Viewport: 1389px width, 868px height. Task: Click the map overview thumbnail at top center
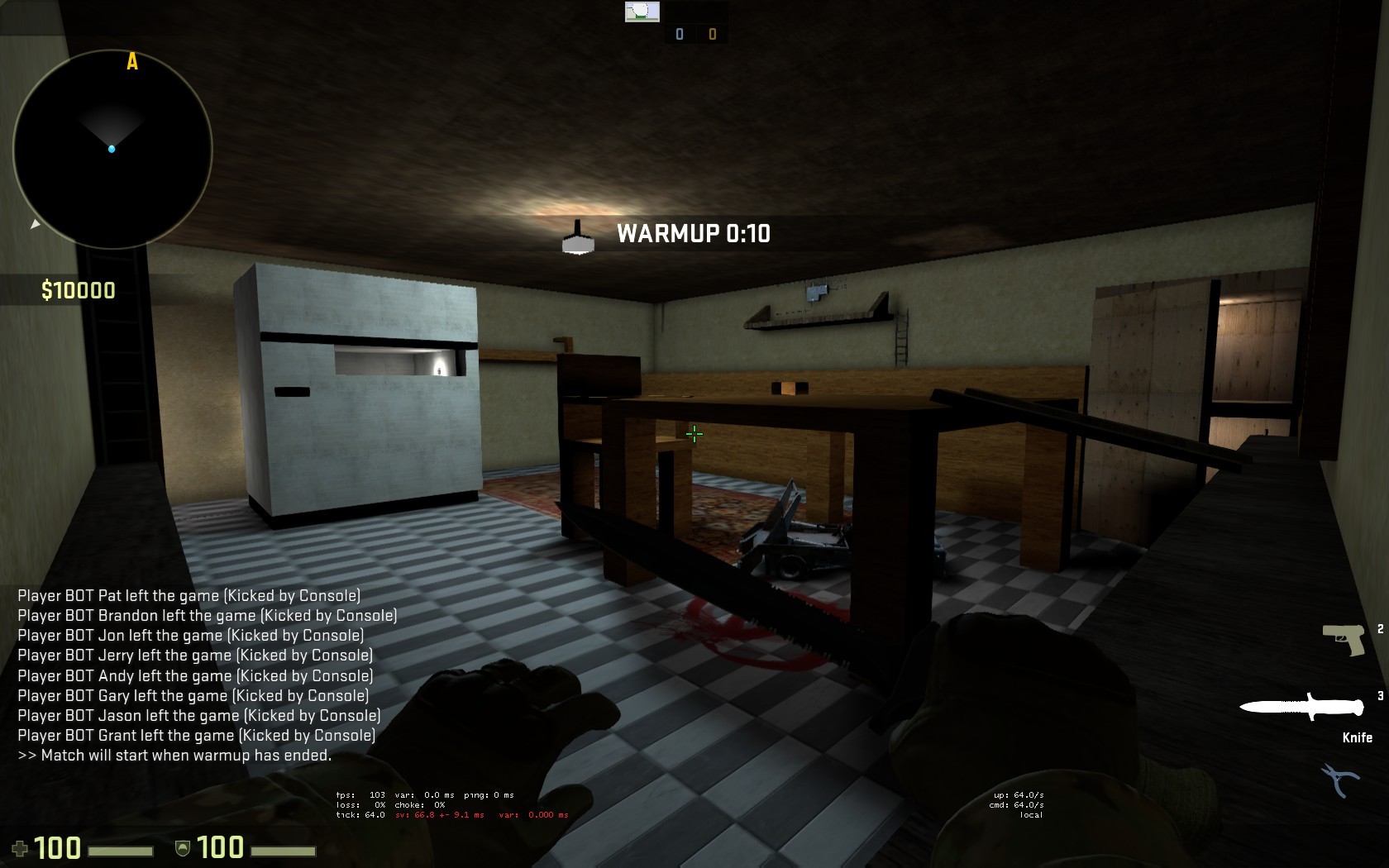642,12
